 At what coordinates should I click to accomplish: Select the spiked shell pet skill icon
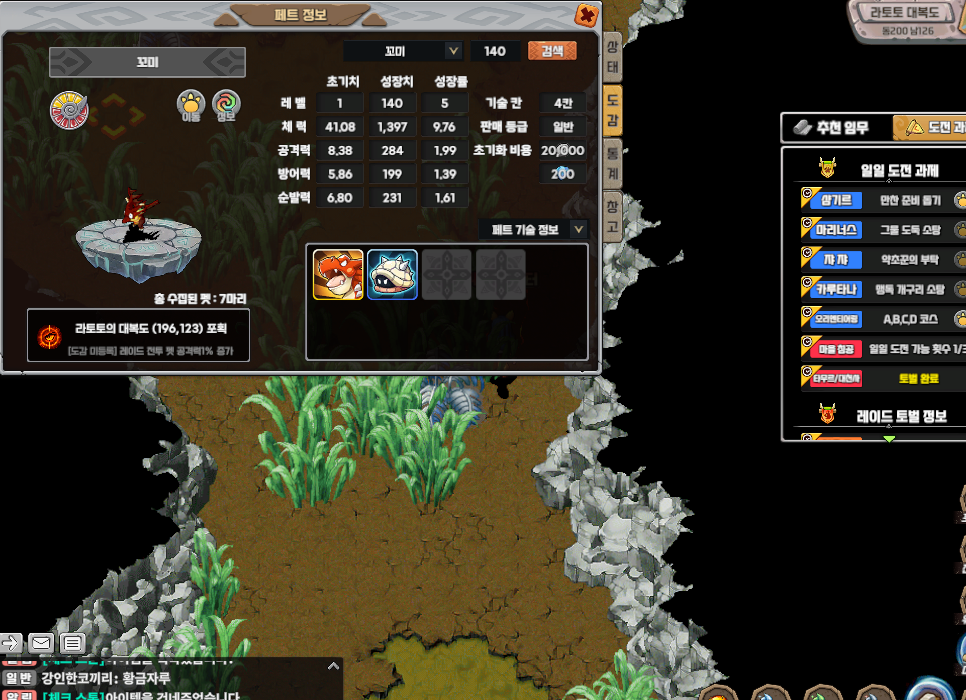(392, 275)
